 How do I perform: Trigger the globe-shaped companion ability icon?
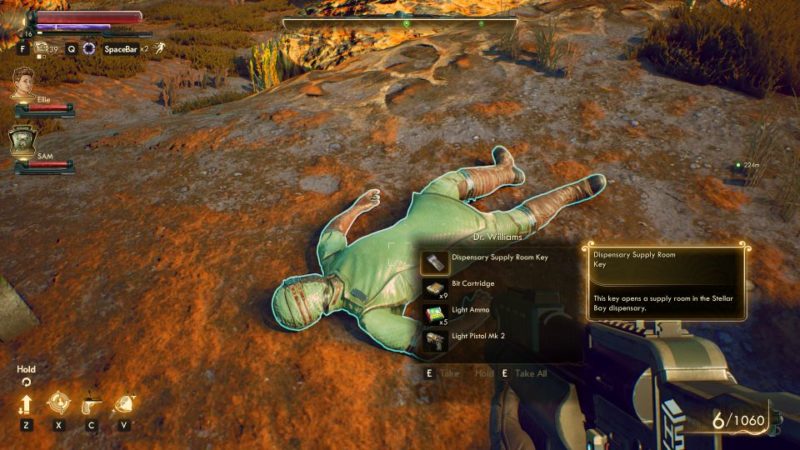[x=125, y=404]
